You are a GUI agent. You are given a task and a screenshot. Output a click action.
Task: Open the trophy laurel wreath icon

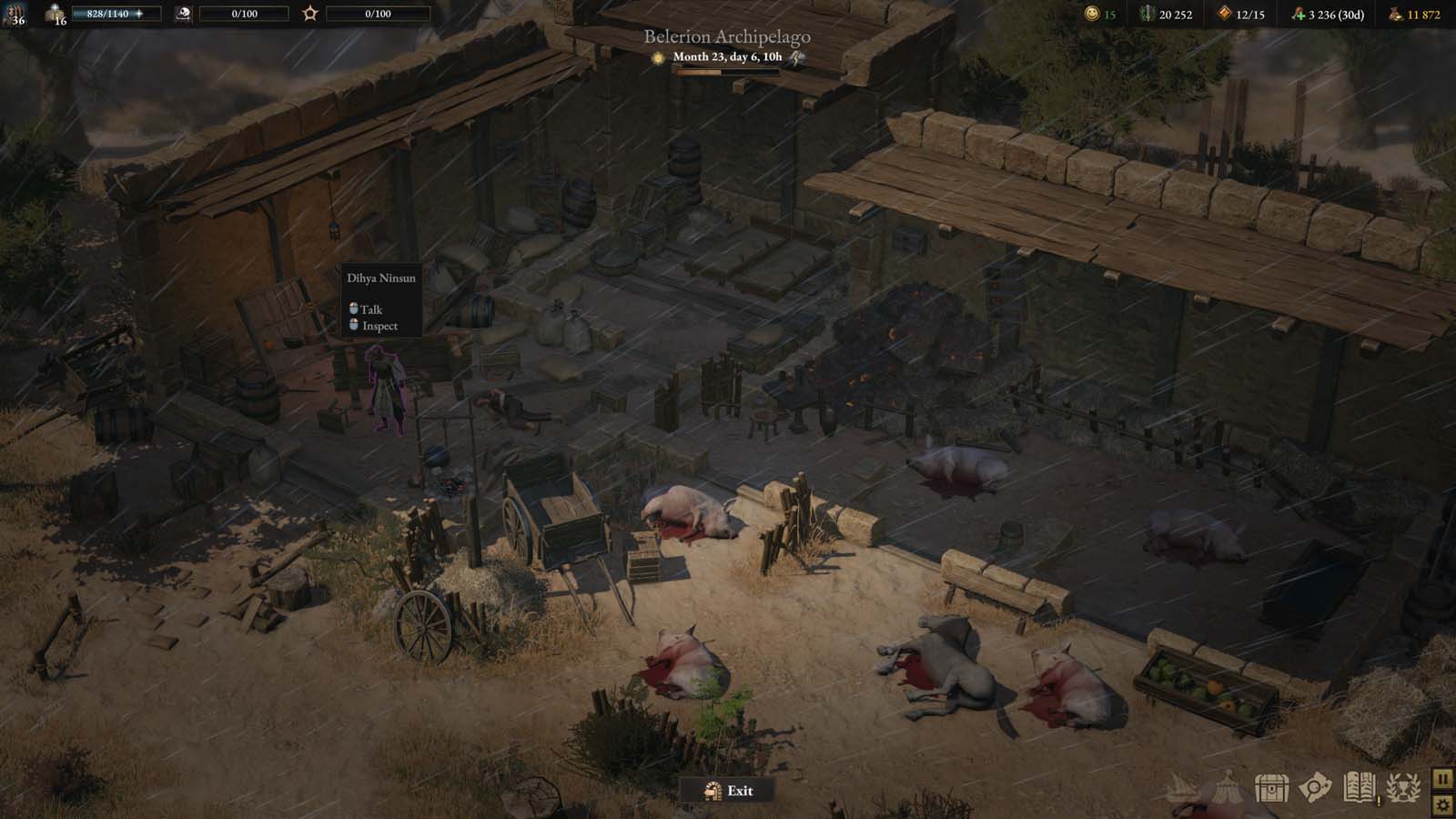[1403, 788]
